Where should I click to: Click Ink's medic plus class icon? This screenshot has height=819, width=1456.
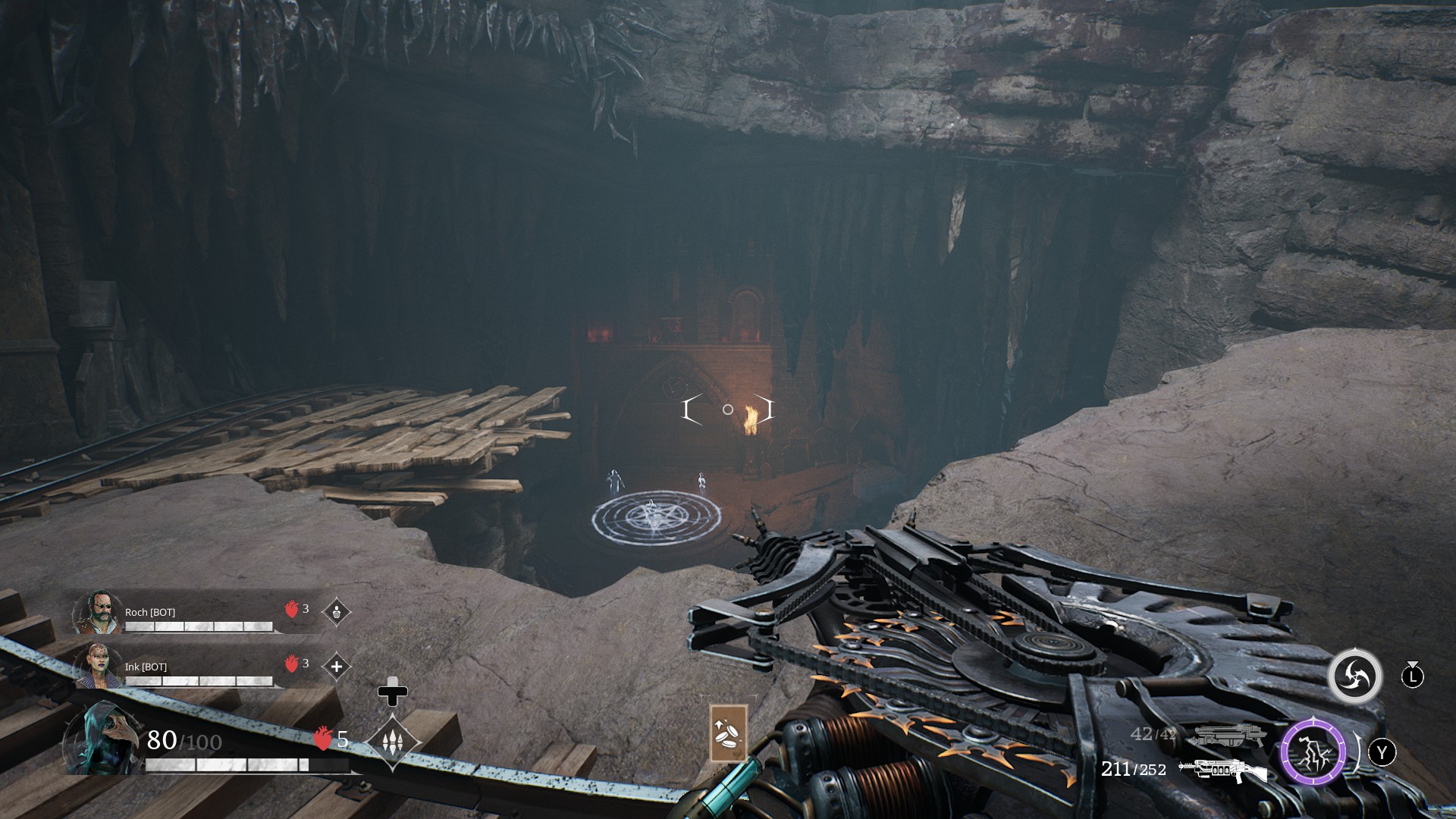point(337,667)
